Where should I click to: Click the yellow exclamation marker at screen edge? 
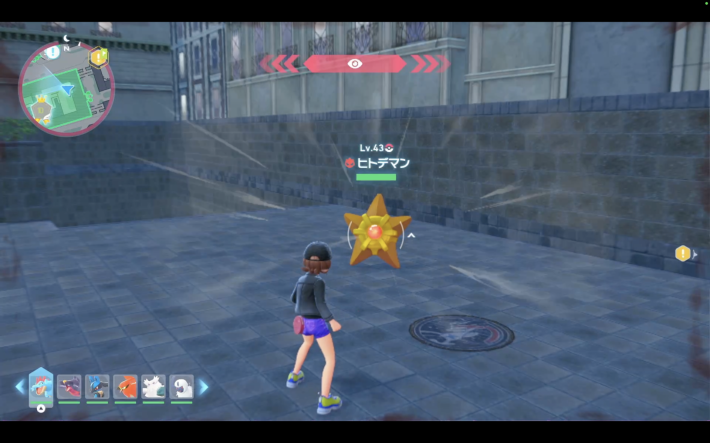click(683, 253)
